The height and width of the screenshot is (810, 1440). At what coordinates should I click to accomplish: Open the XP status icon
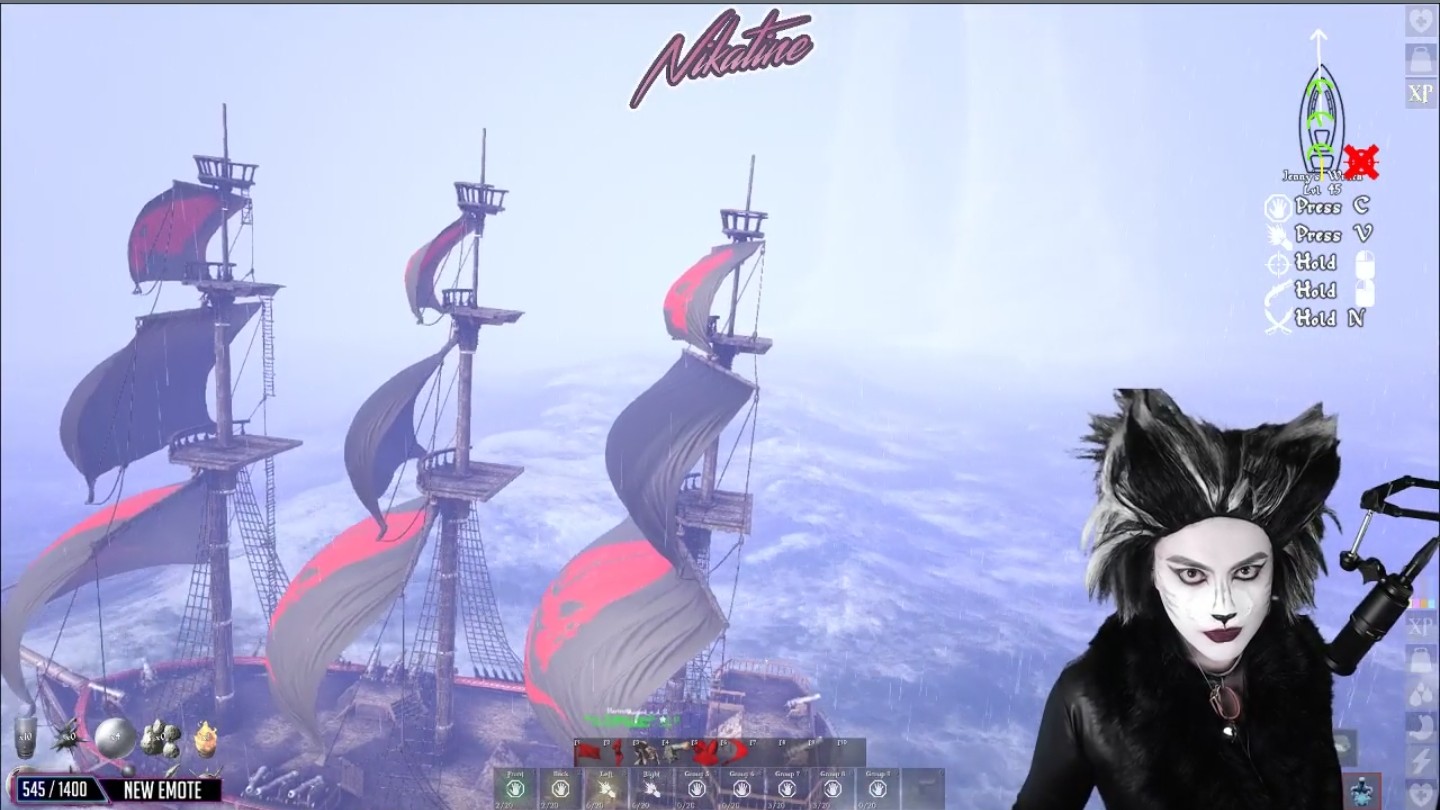(x=1420, y=93)
